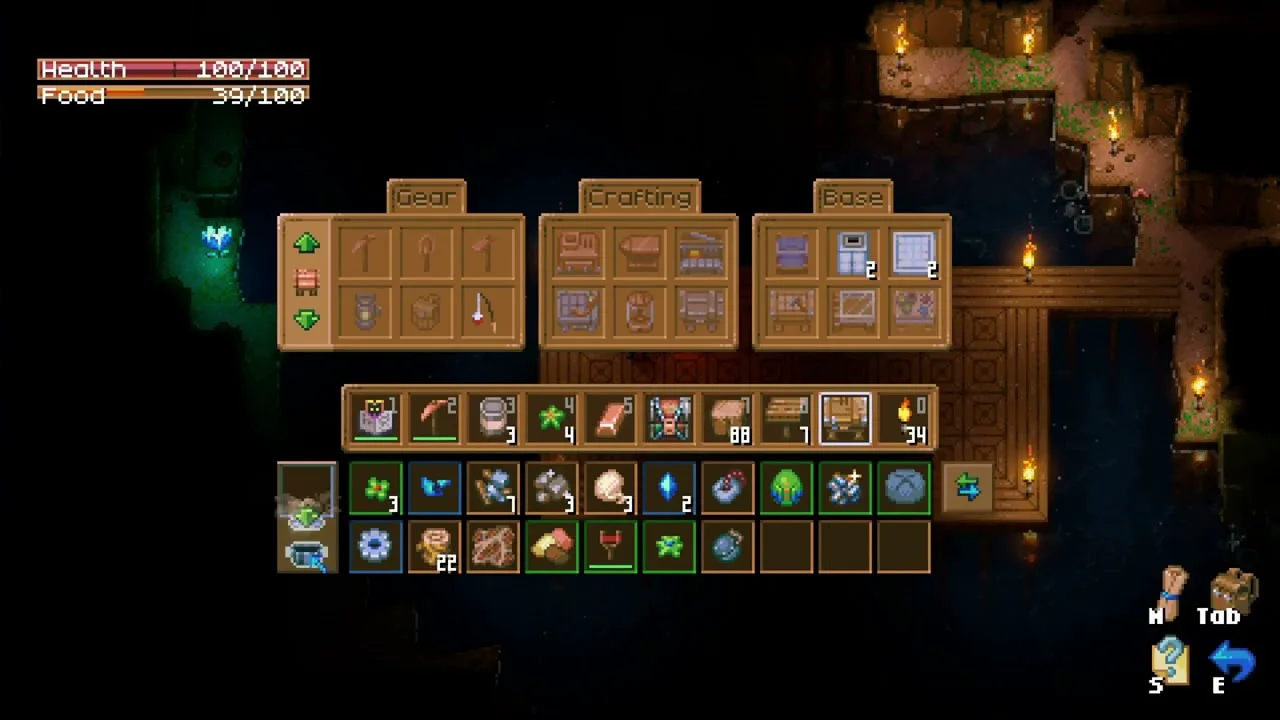This screenshot has height=720, width=1280.
Task: Select the bucket hotbar slot
Action: [493, 418]
